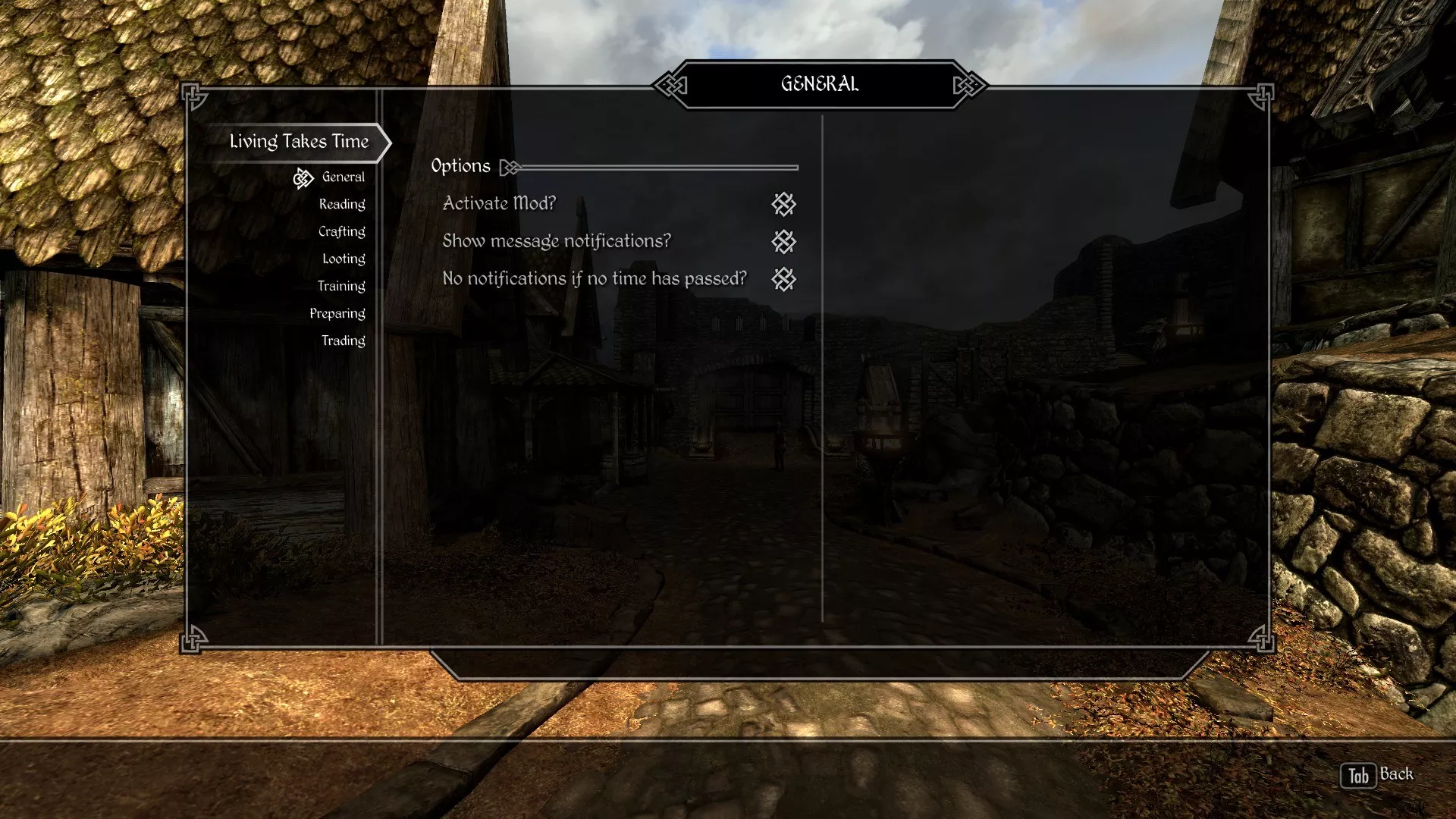1456x819 pixels.
Task: Open the General settings page
Action: [x=343, y=177]
